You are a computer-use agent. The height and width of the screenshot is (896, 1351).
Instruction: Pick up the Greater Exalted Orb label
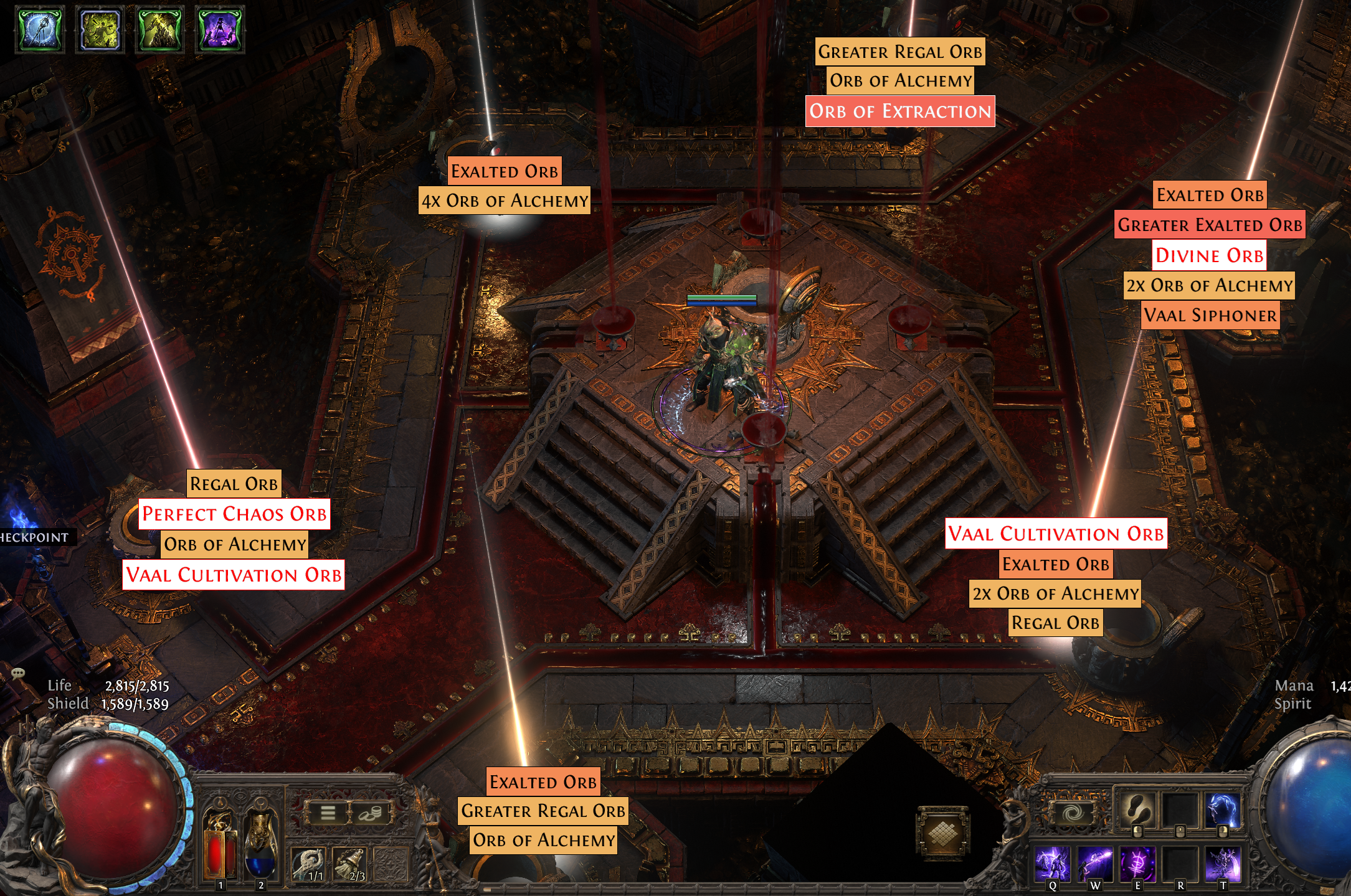click(x=1210, y=225)
